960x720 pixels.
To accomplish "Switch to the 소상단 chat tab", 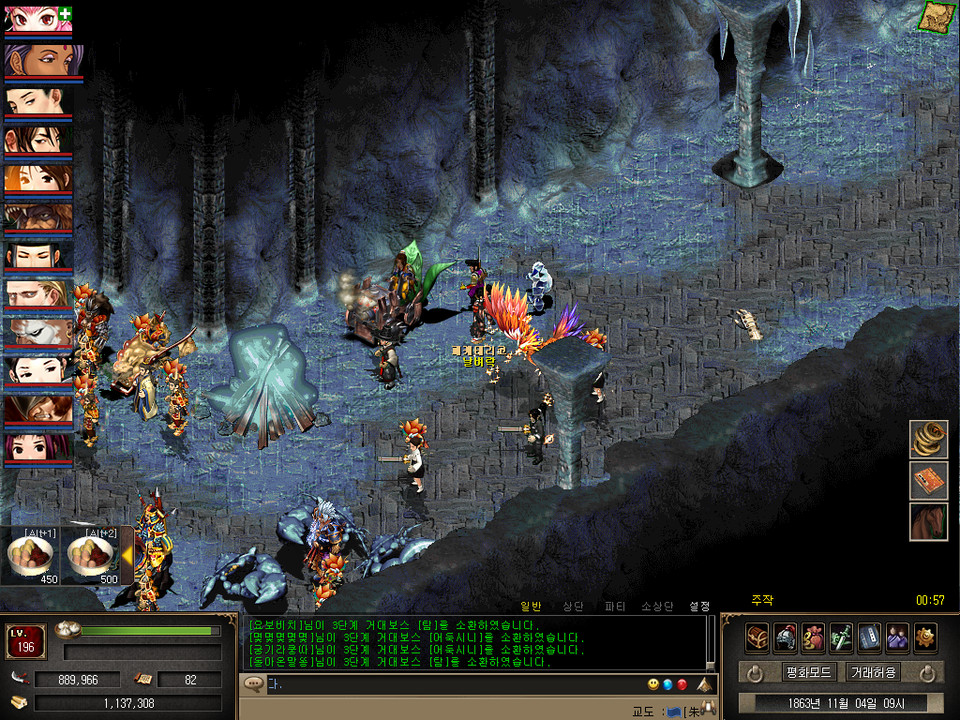I will point(658,606).
